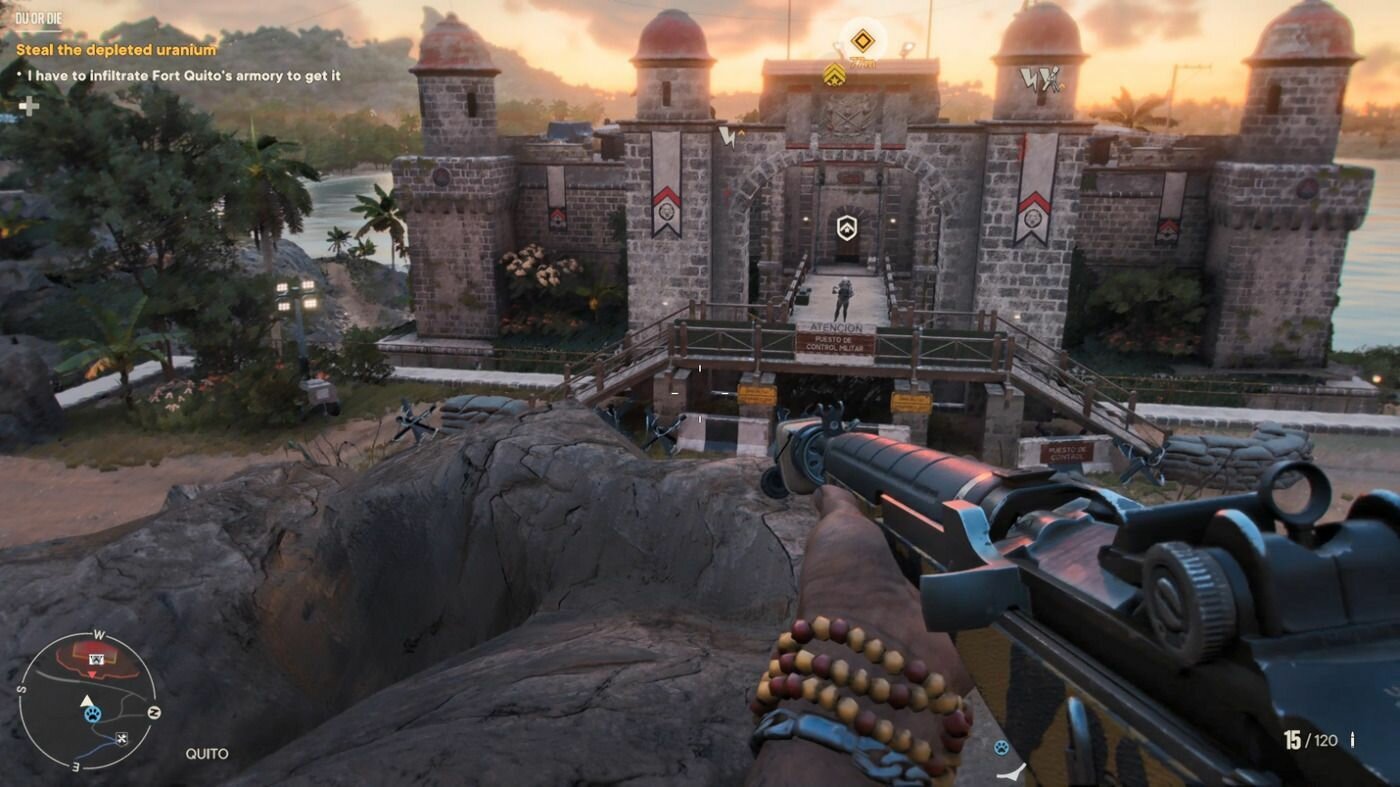Click the gold chevron officer rank marker
The image size is (1400, 787).
tap(834, 73)
